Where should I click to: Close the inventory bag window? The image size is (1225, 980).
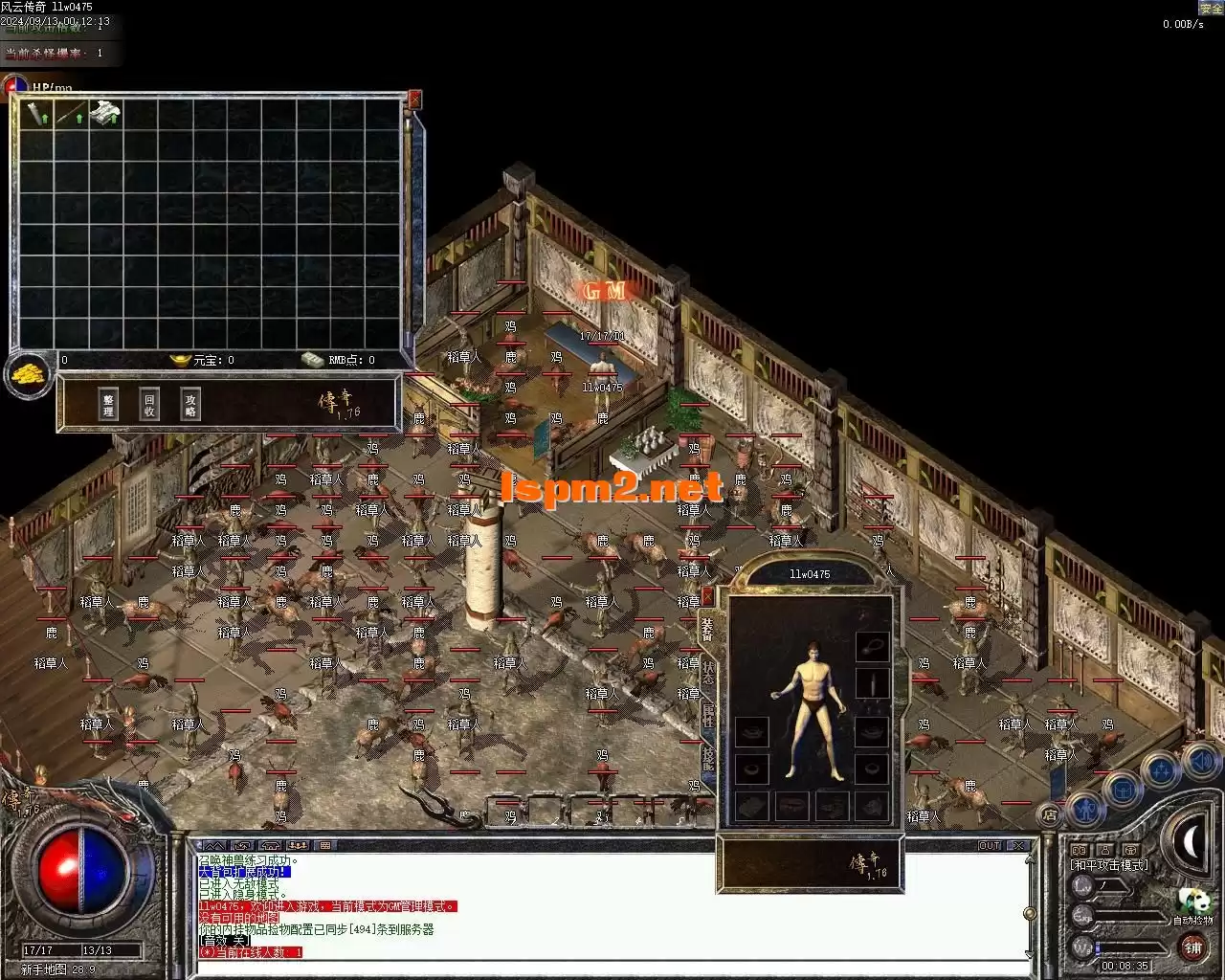click(x=414, y=100)
